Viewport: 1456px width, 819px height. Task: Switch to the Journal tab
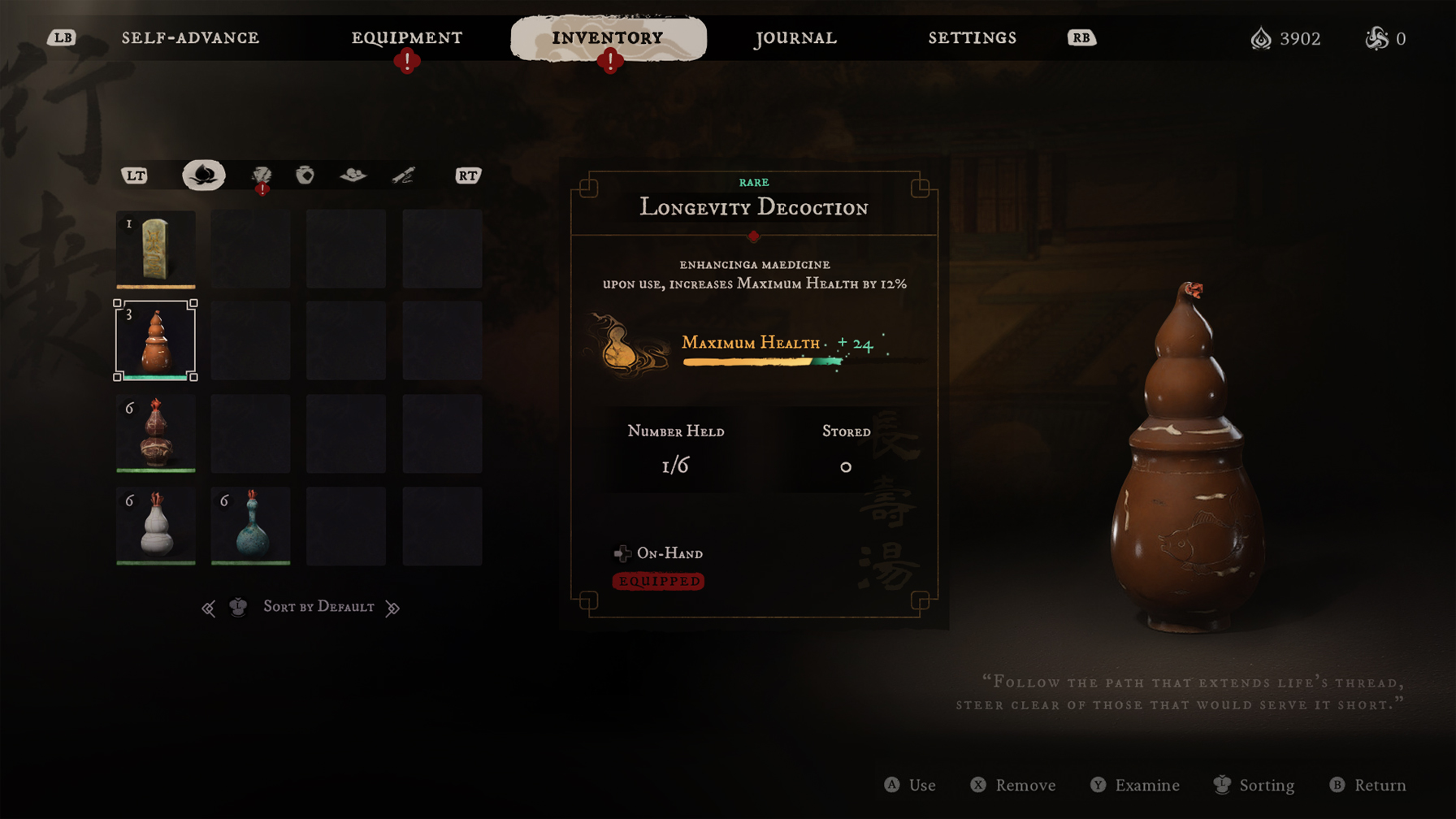795,37
